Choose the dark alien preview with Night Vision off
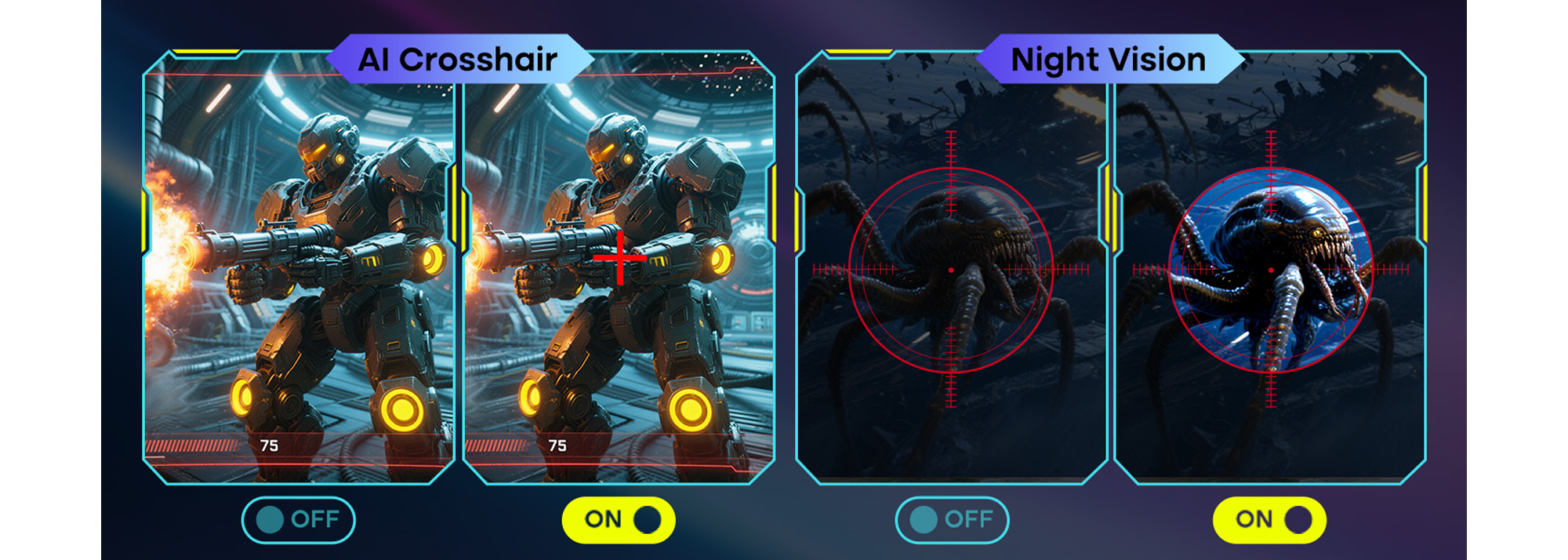 pos(951,267)
